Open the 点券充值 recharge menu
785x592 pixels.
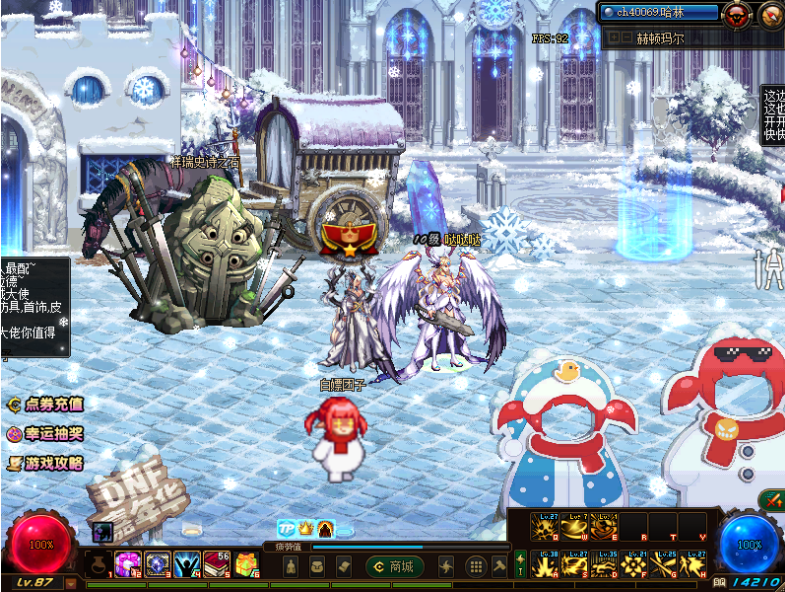[45, 405]
